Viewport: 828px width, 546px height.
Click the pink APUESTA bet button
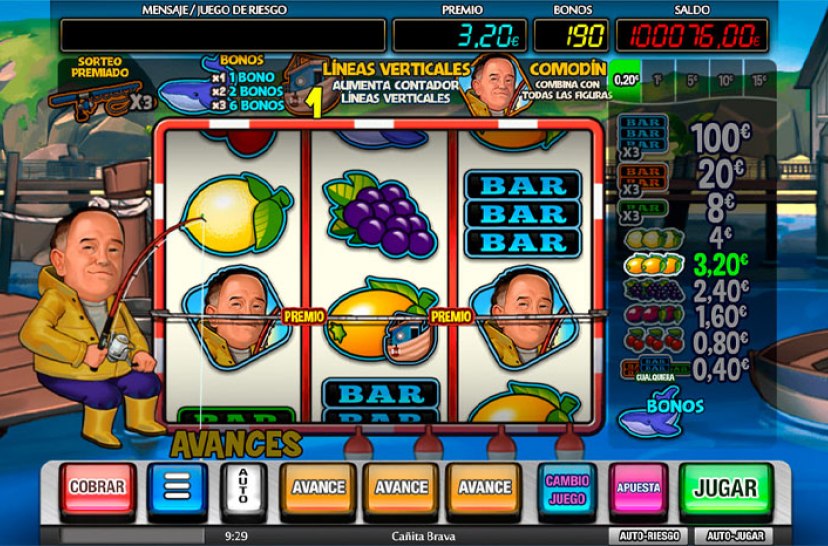click(x=638, y=488)
